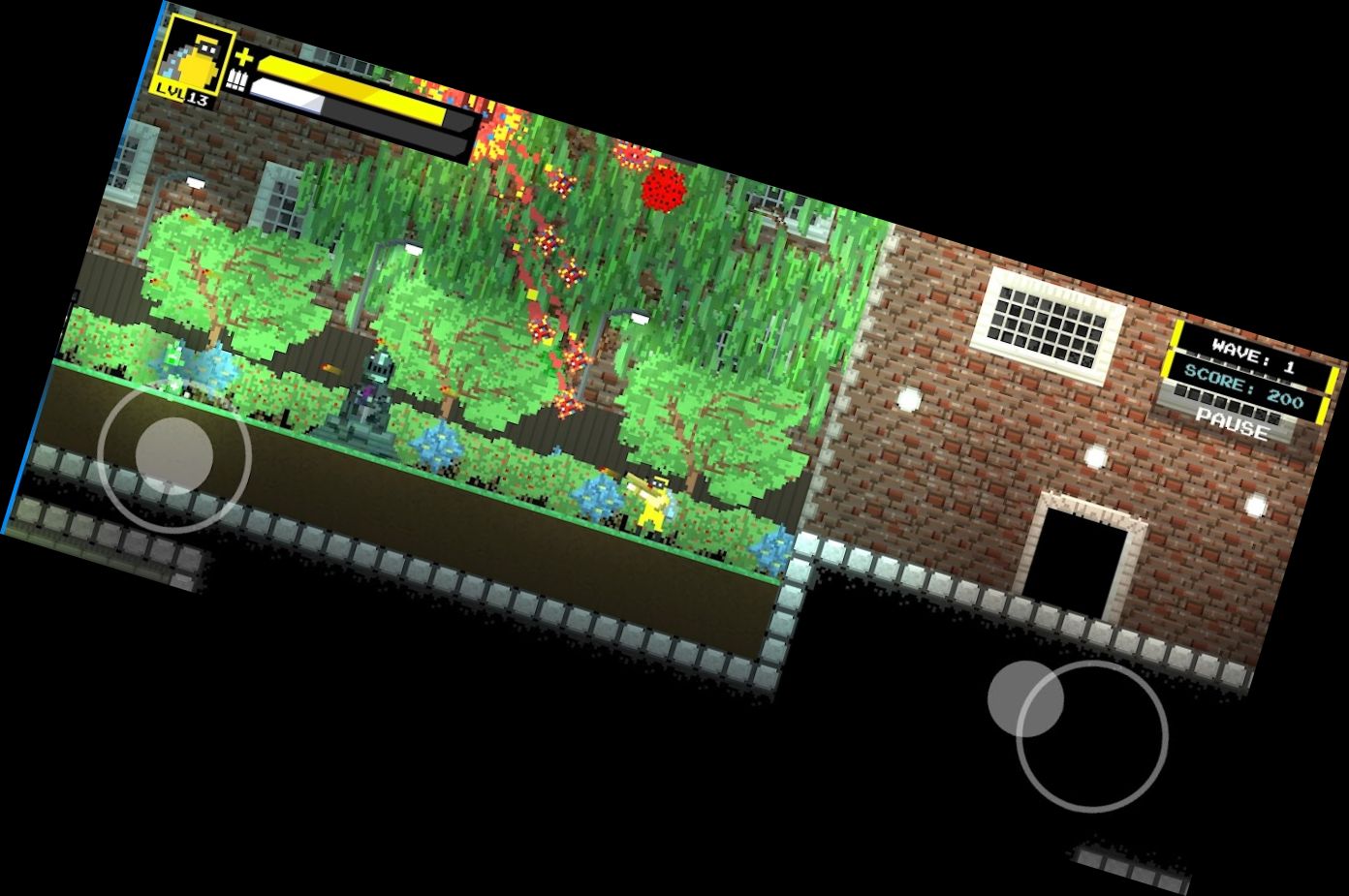The width and height of the screenshot is (1349, 896).
Task: Tap the right aiming joystick
Action: [x=1091, y=735]
